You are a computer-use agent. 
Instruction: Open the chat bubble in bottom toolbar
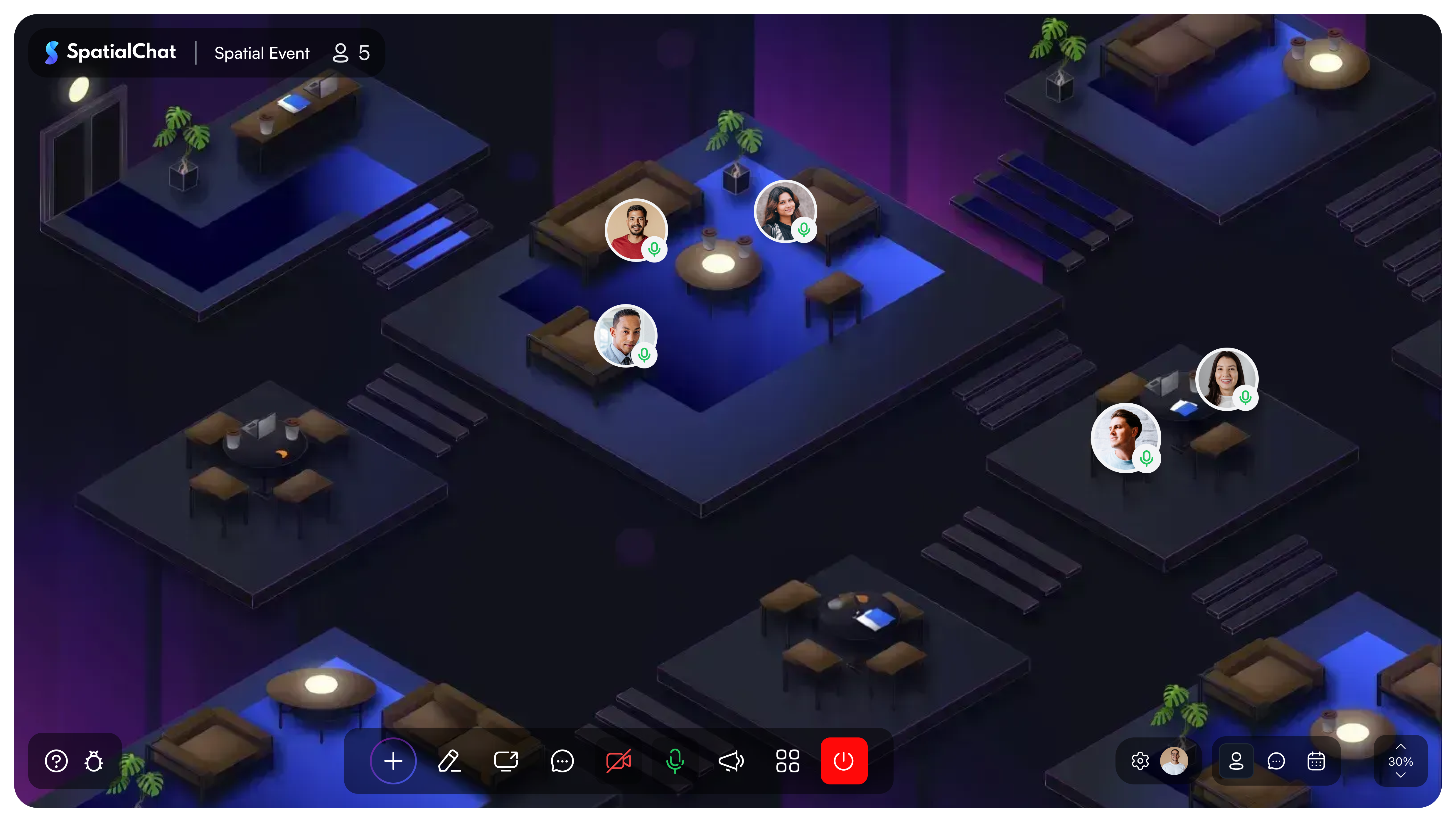click(x=562, y=761)
